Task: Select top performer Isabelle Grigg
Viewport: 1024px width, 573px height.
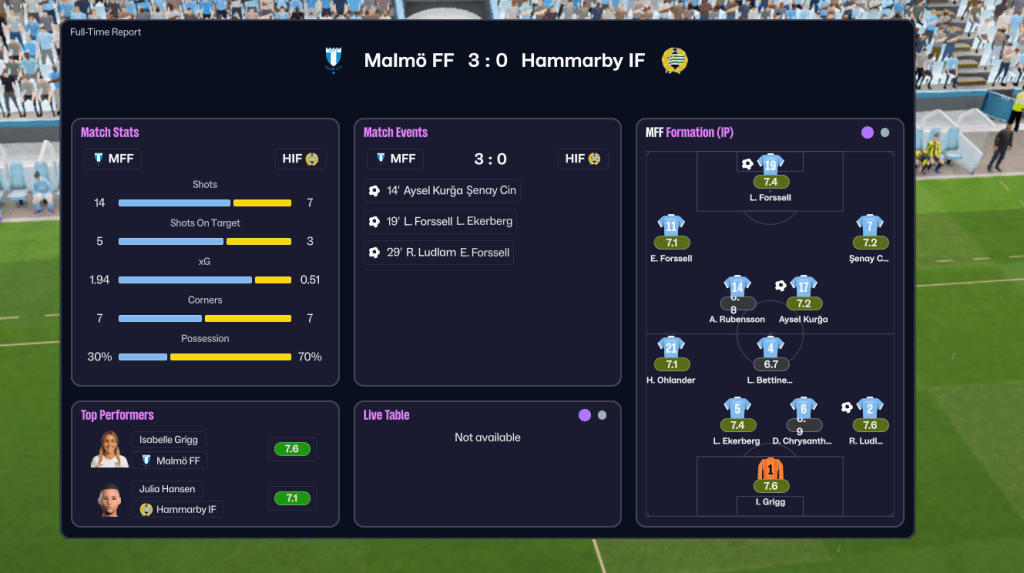Action: pos(168,439)
